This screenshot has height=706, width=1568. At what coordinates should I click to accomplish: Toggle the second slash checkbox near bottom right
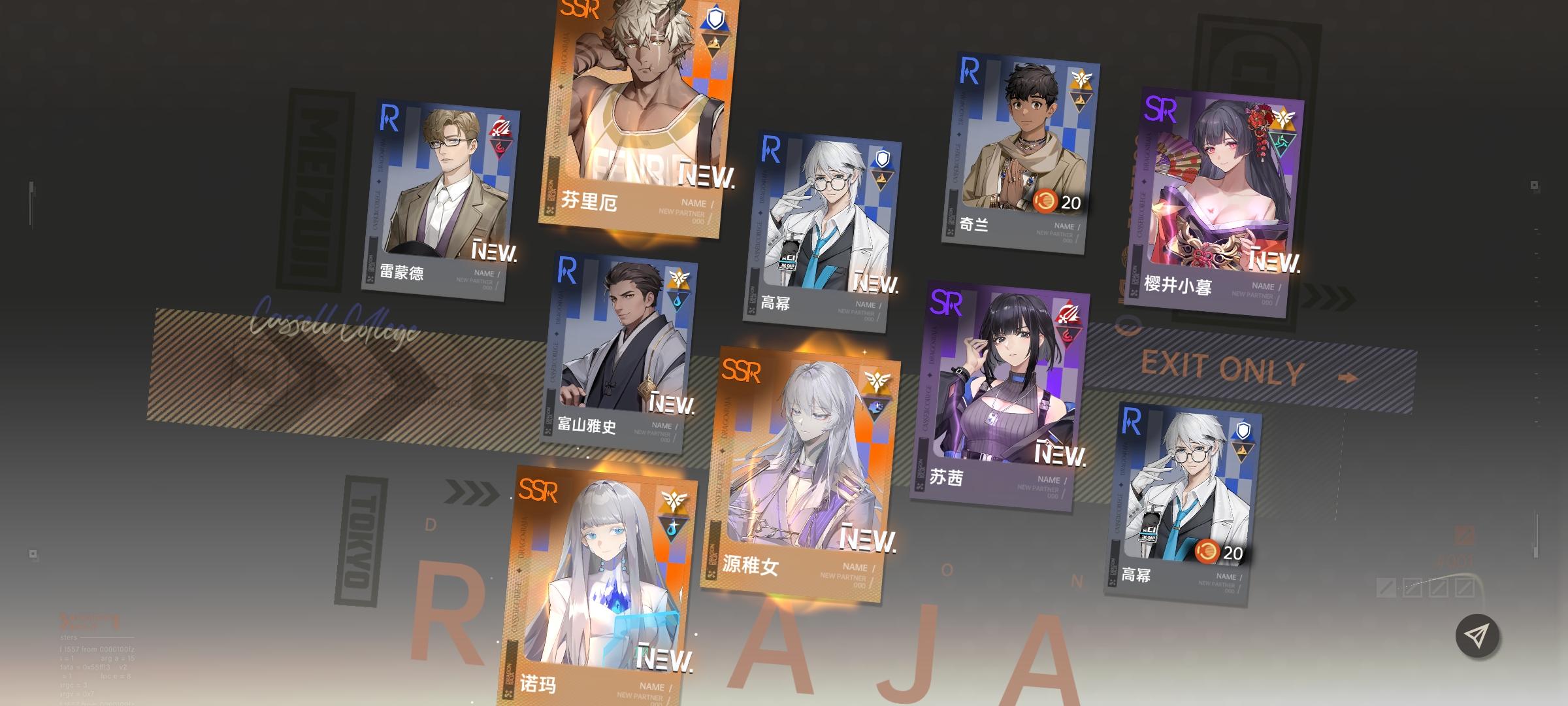pyautogui.click(x=1413, y=587)
